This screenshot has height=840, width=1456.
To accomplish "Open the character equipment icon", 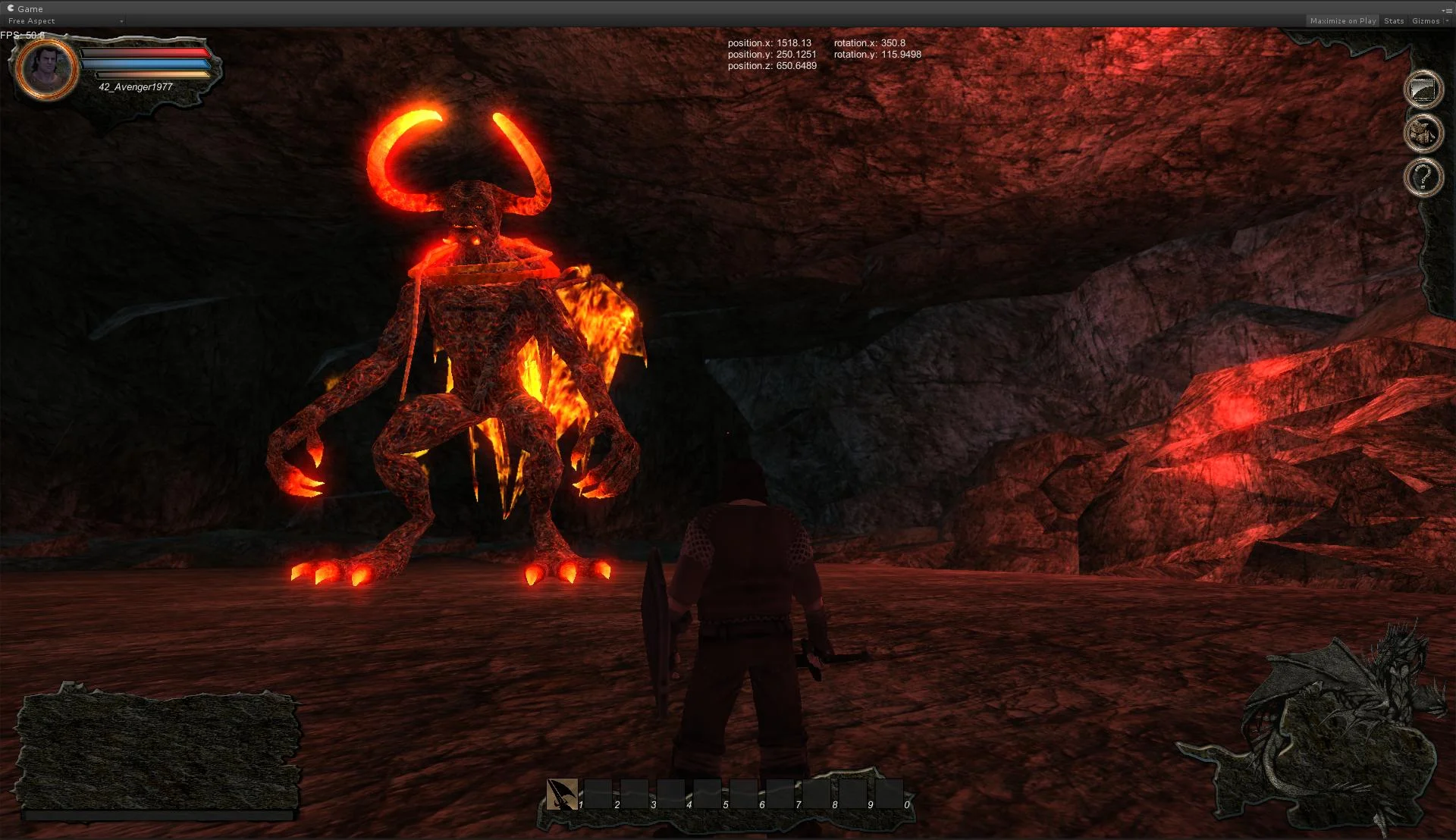I will (1423, 134).
